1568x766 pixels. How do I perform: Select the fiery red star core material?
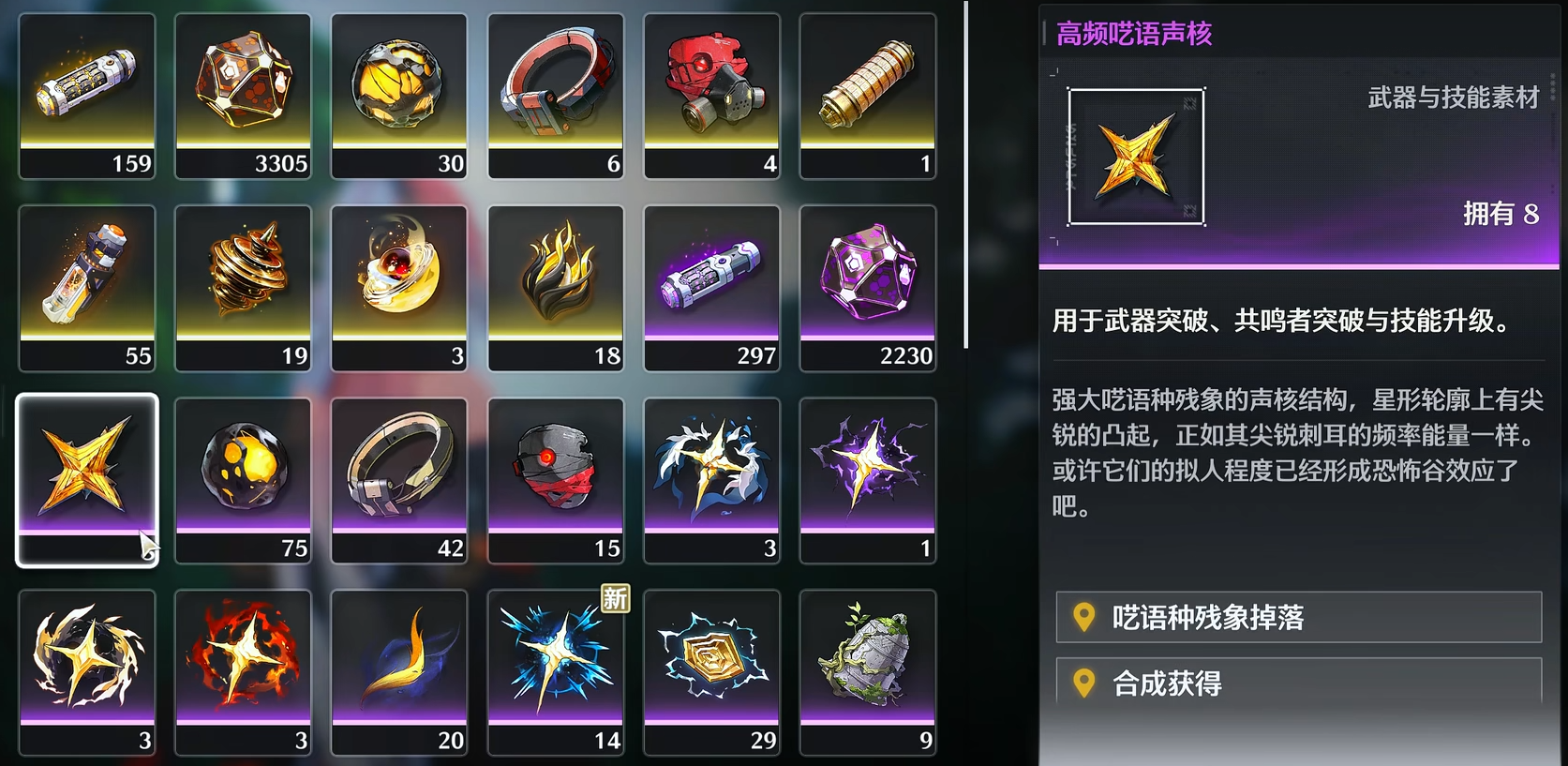(x=243, y=668)
